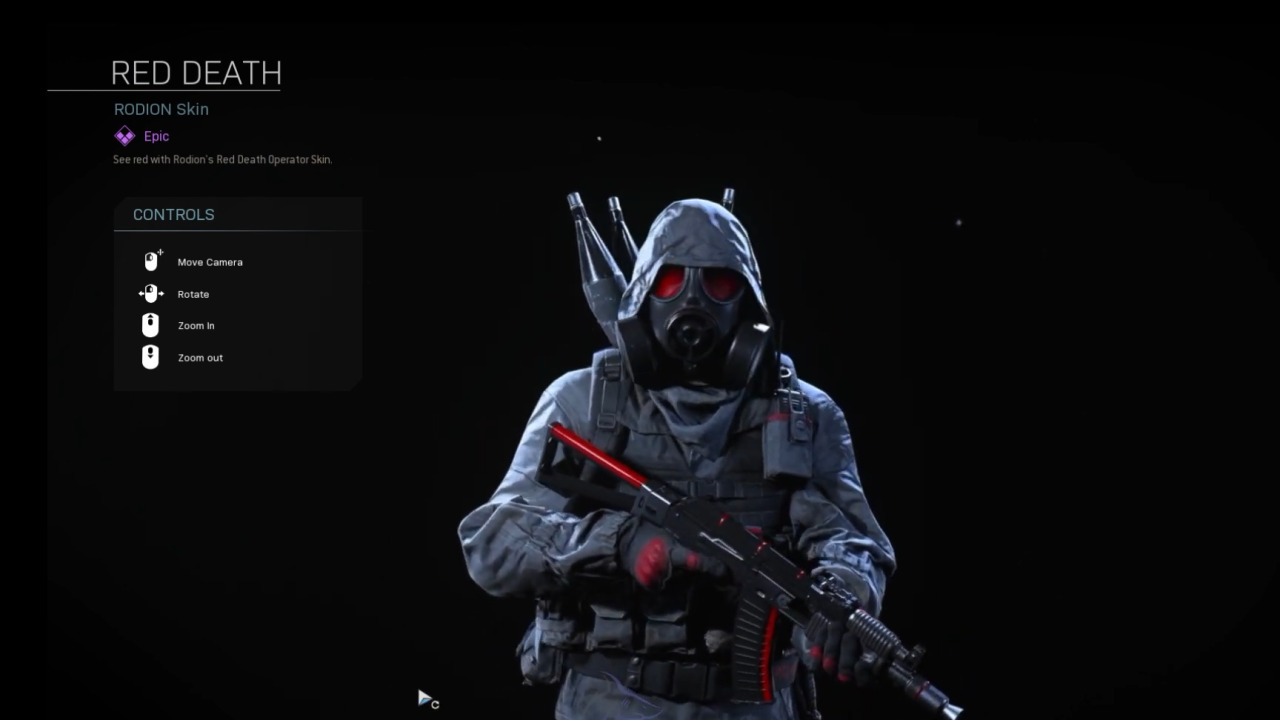Click the mouse scroll wheel icon beside Rotate
1280x720 pixels.
coord(151,293)
